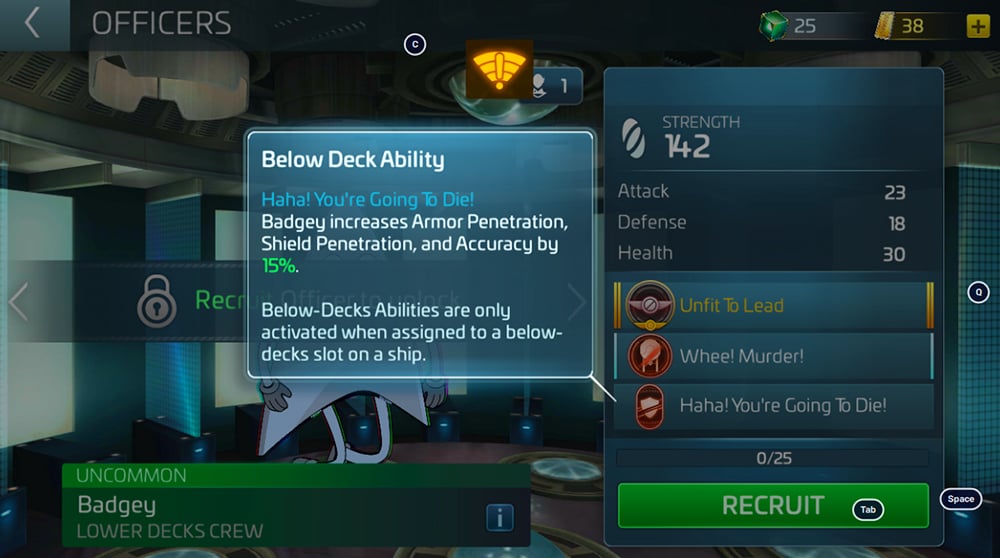Go back from the Officers screen
Viewport: 1000px width, 558px height.
(33, 23)
